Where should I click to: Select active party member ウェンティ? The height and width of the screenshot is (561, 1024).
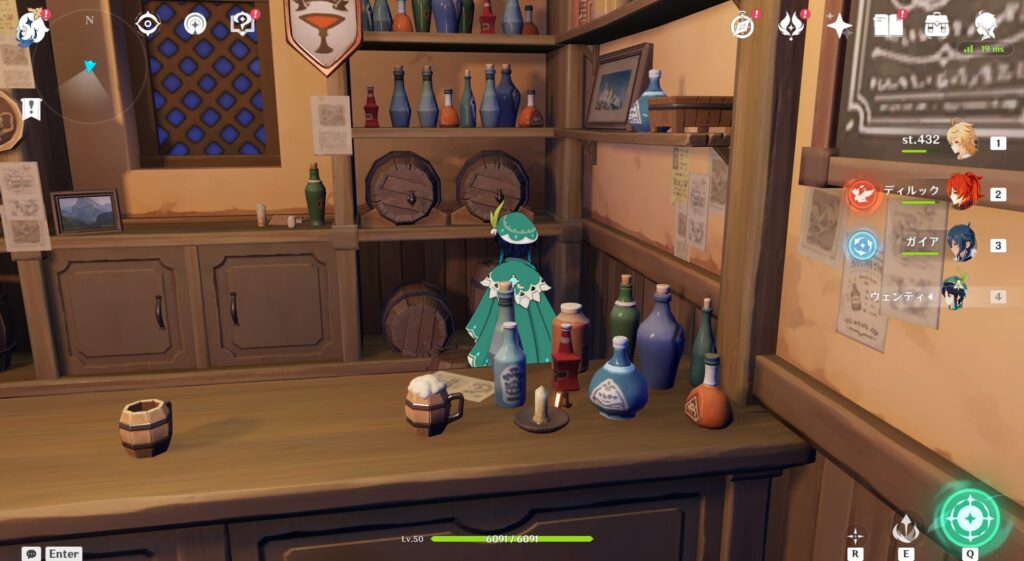click(x=957, y=296)
